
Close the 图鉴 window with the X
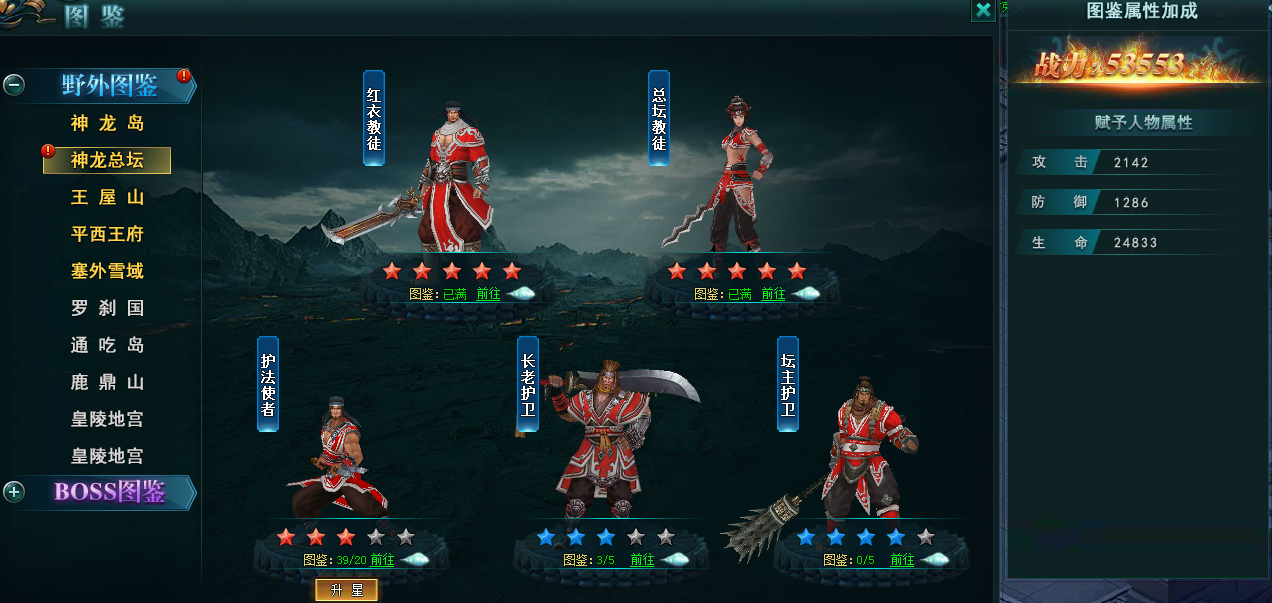click(x=983, y=10)
